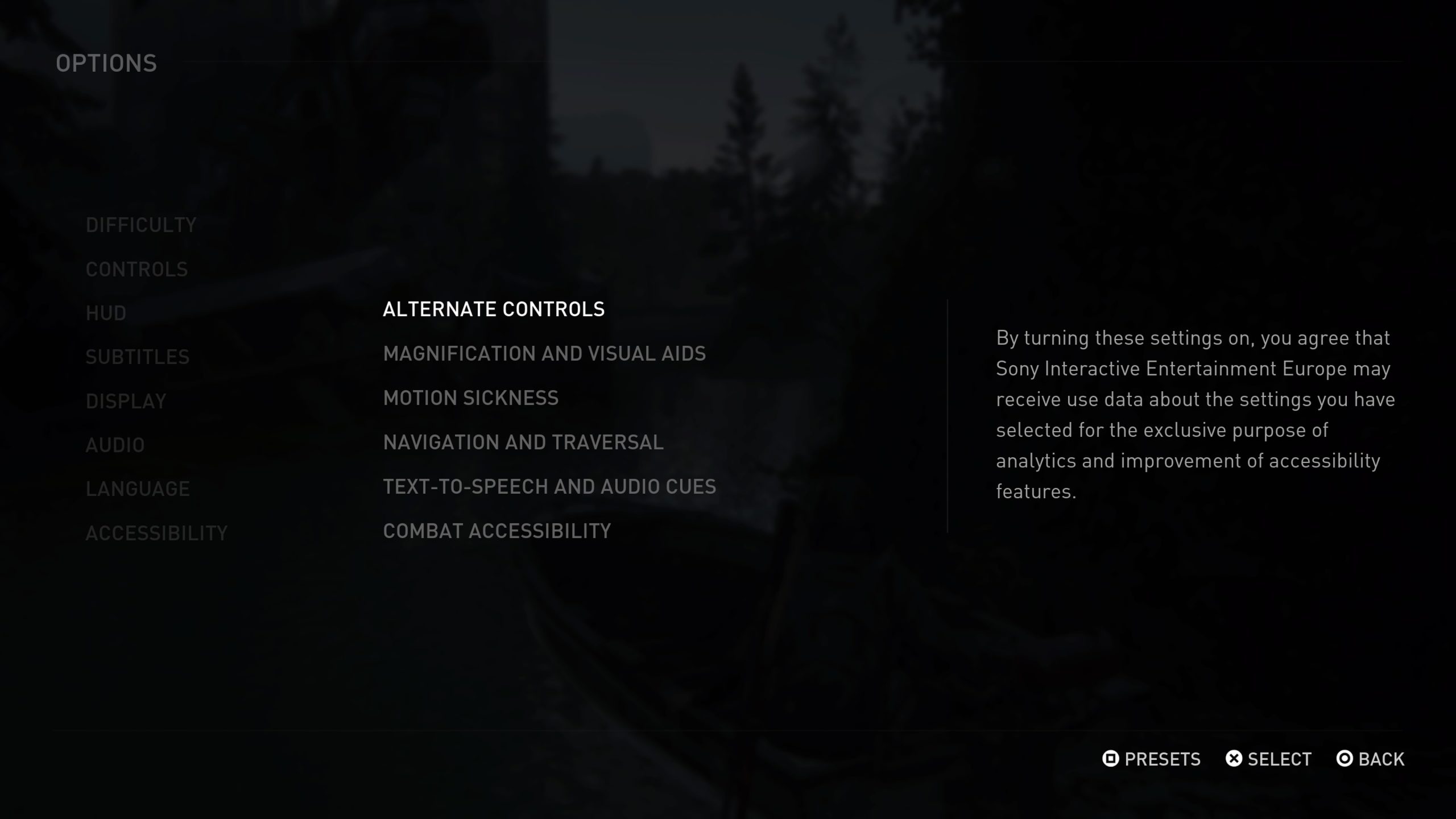Select Combat Accessibility
1456x819 pixels.
coord(497,531)
